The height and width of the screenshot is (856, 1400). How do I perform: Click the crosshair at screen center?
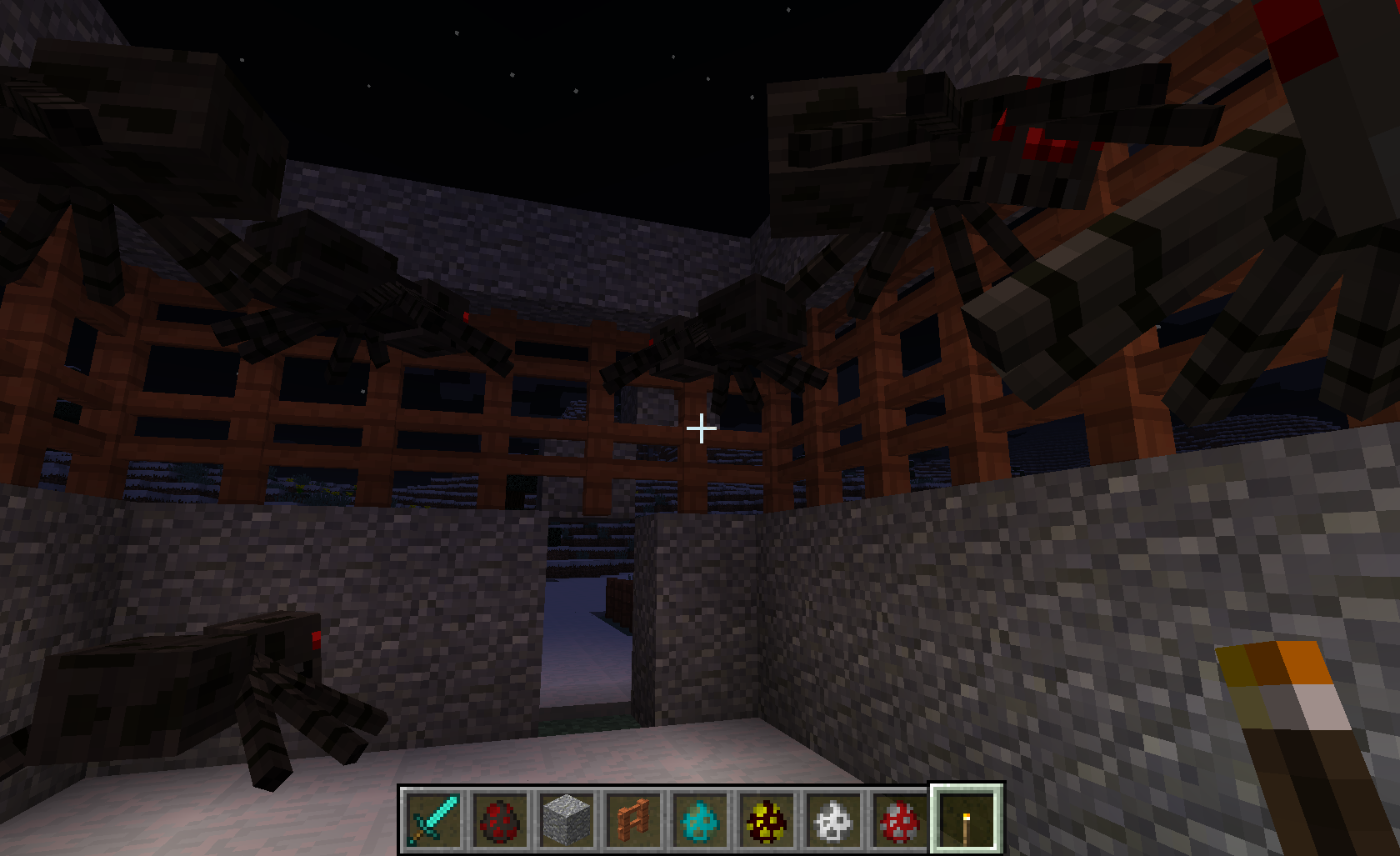(700, 428)
